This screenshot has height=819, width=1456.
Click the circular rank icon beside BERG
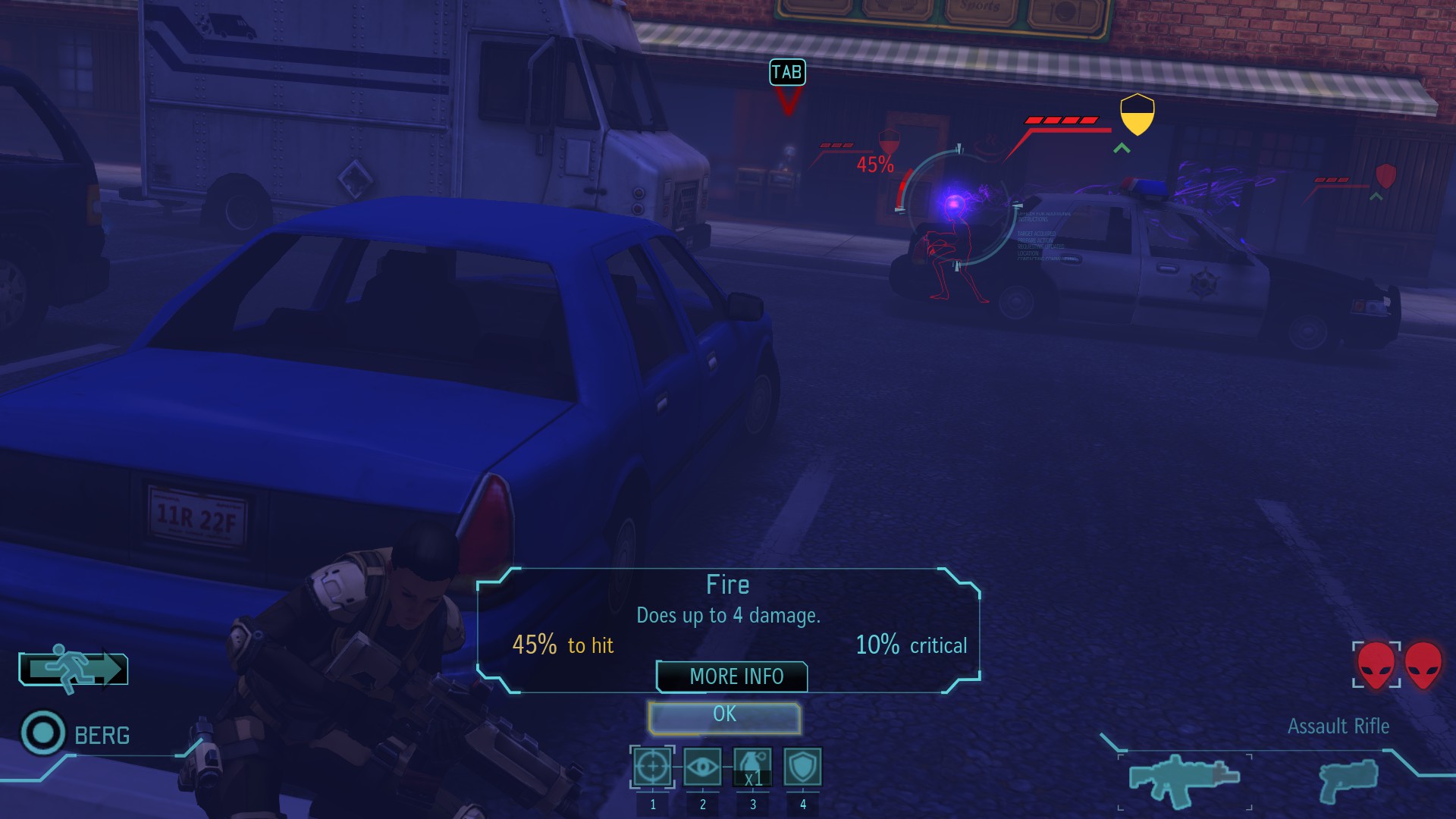(x=43, y=733)
